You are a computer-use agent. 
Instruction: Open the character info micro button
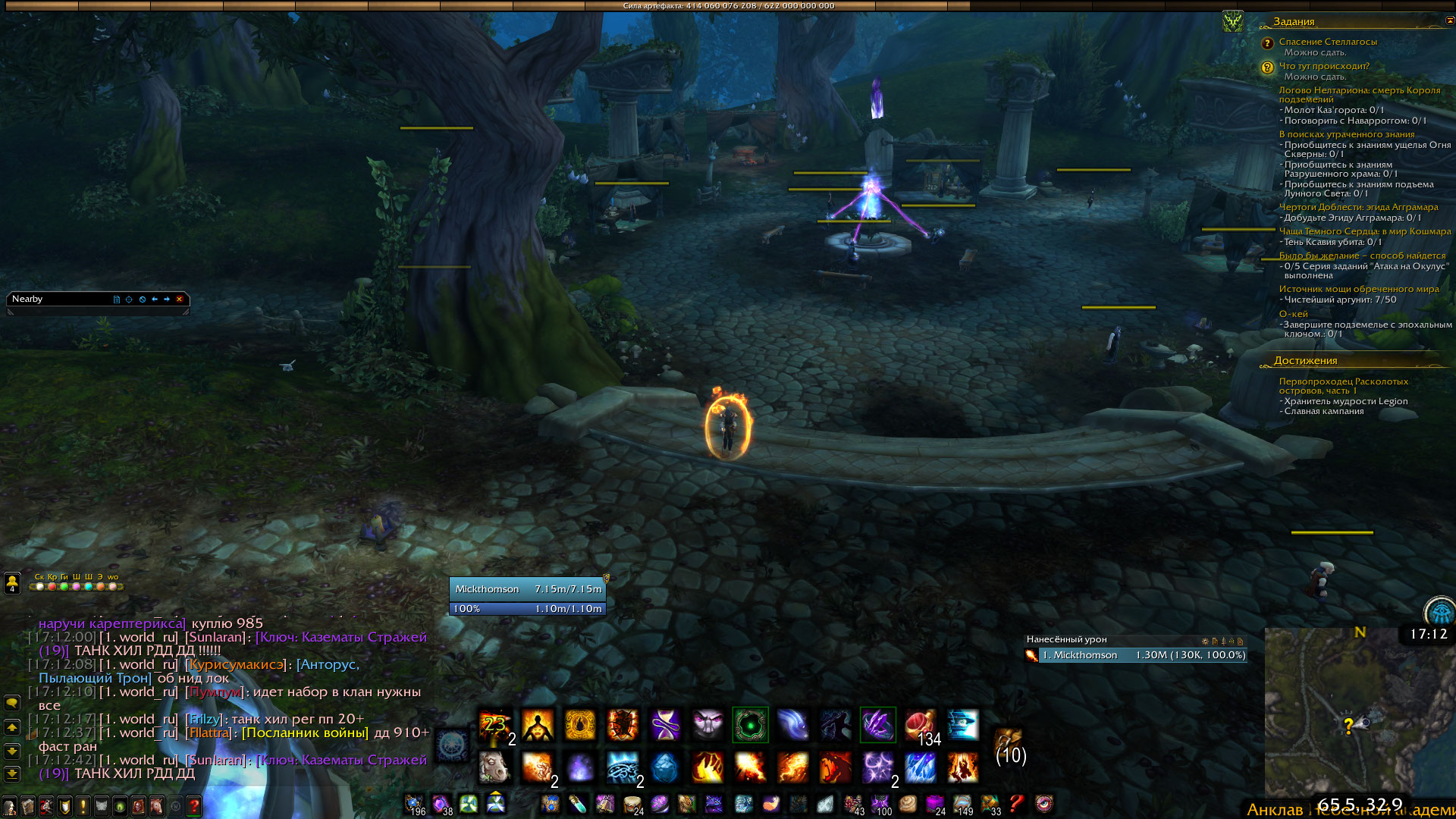coord(9,806)
